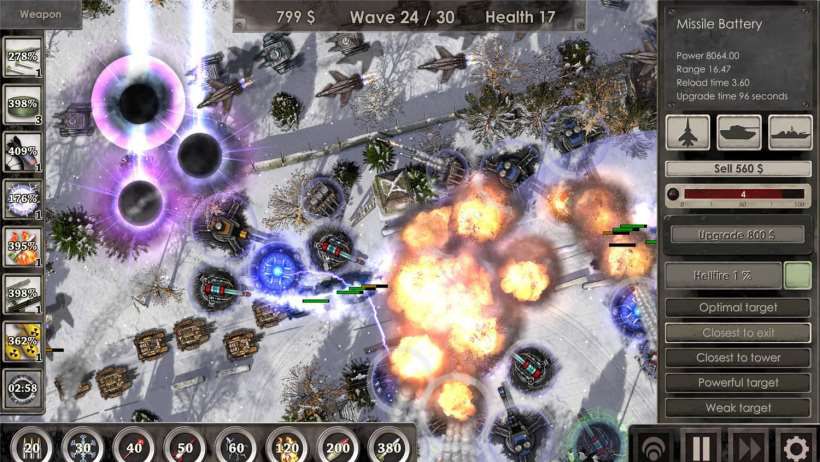This screenshot has width=820, height=462.
Task: Upgrade the tower for 800 $
Action: click(x=738, y=234)
